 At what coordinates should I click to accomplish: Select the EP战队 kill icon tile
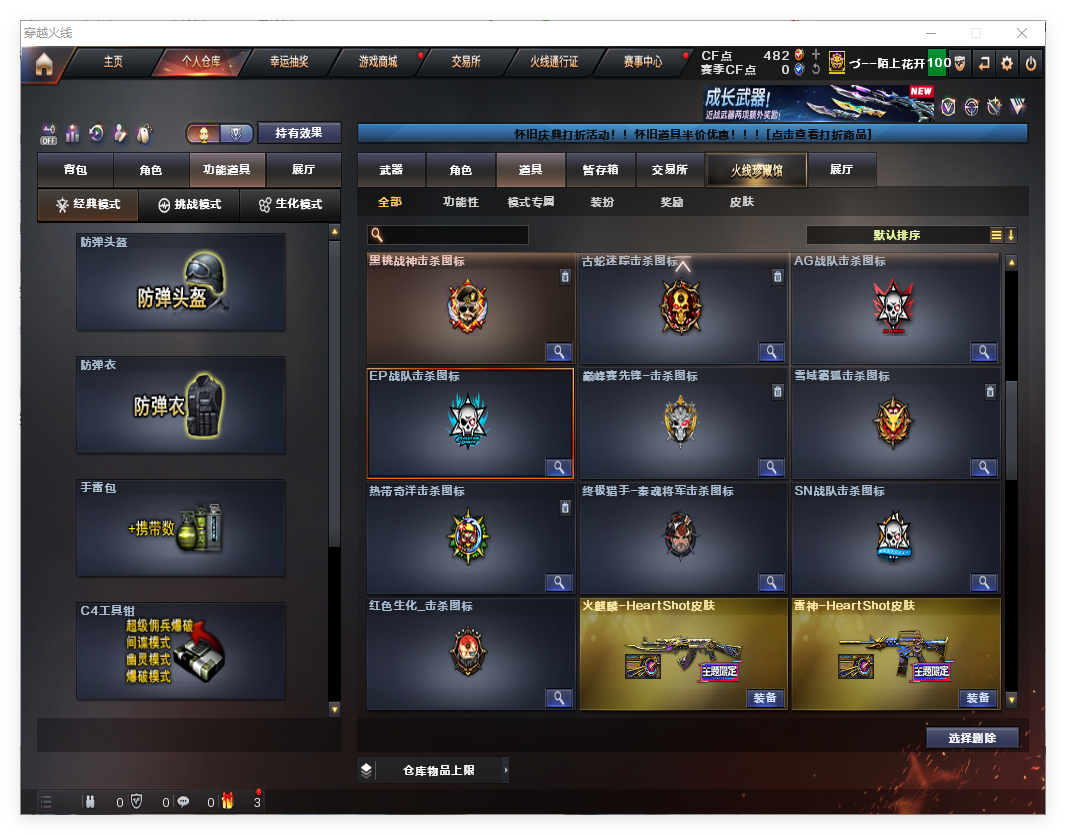470,423
